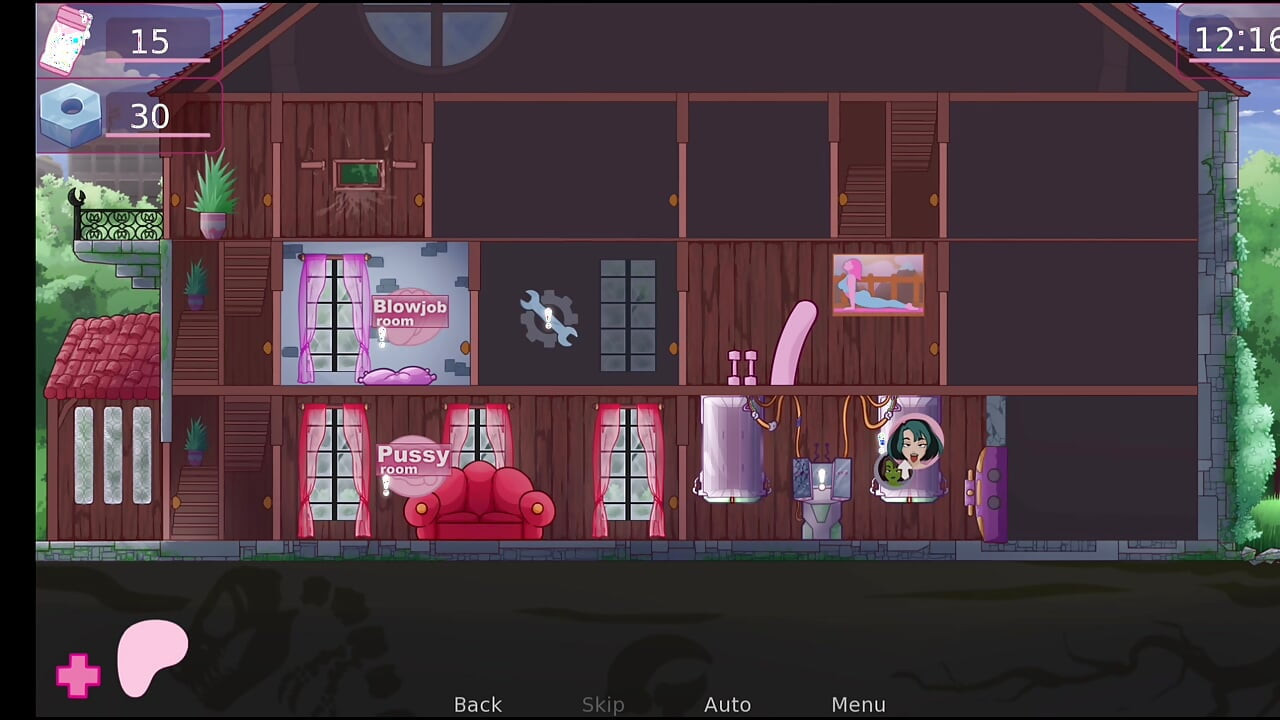Viewport: 1280px width, 720px height.
Task: Enable Auto mode
Action: [x=728, y=704]
